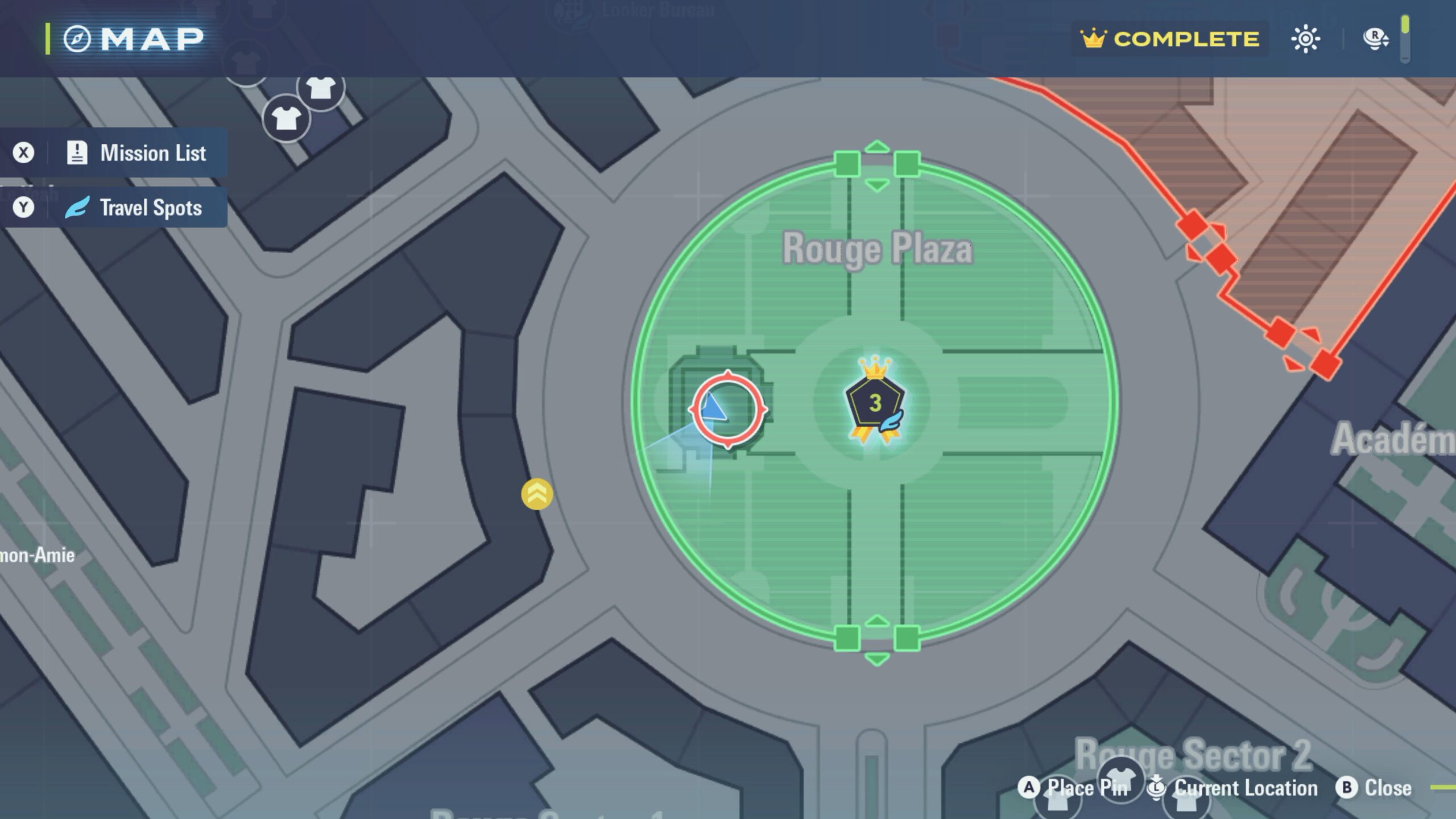Select the map zoom icon in the top bar

coord(1376,39)
